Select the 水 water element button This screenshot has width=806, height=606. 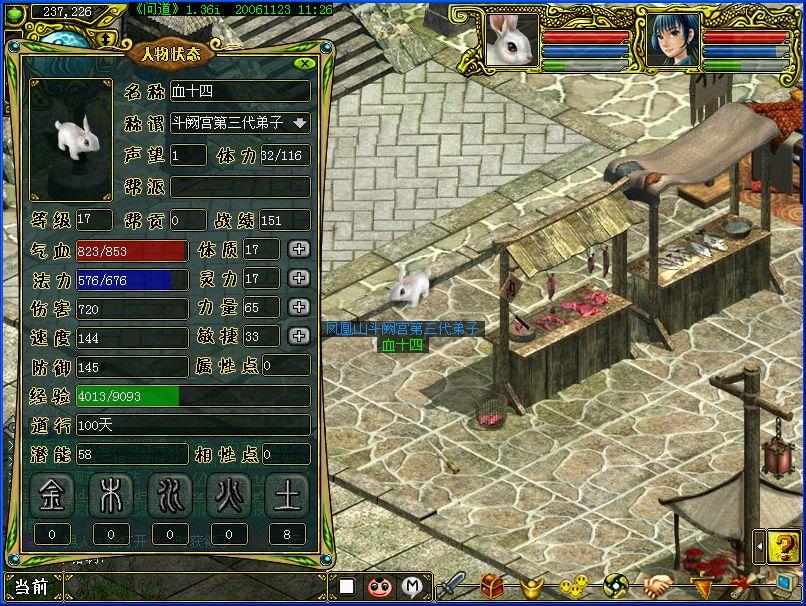click(170, 497)
